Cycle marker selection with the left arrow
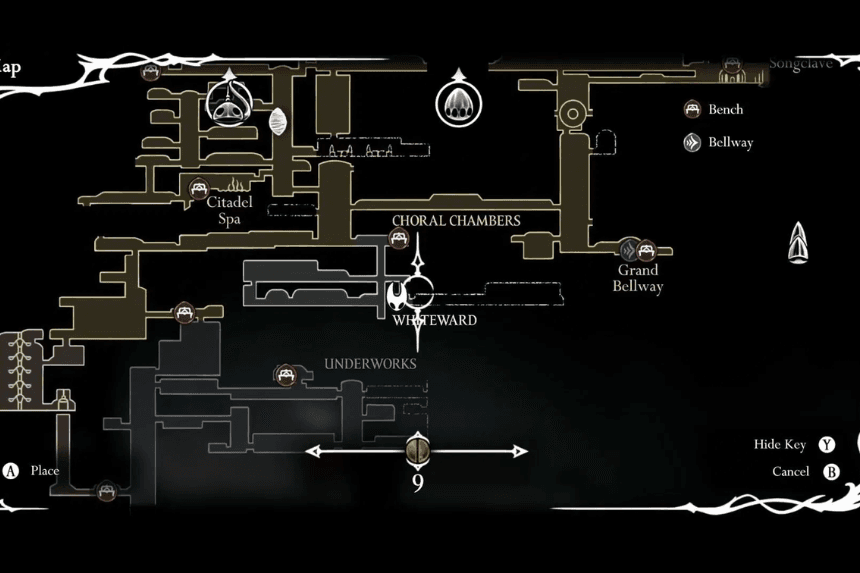 314,452
